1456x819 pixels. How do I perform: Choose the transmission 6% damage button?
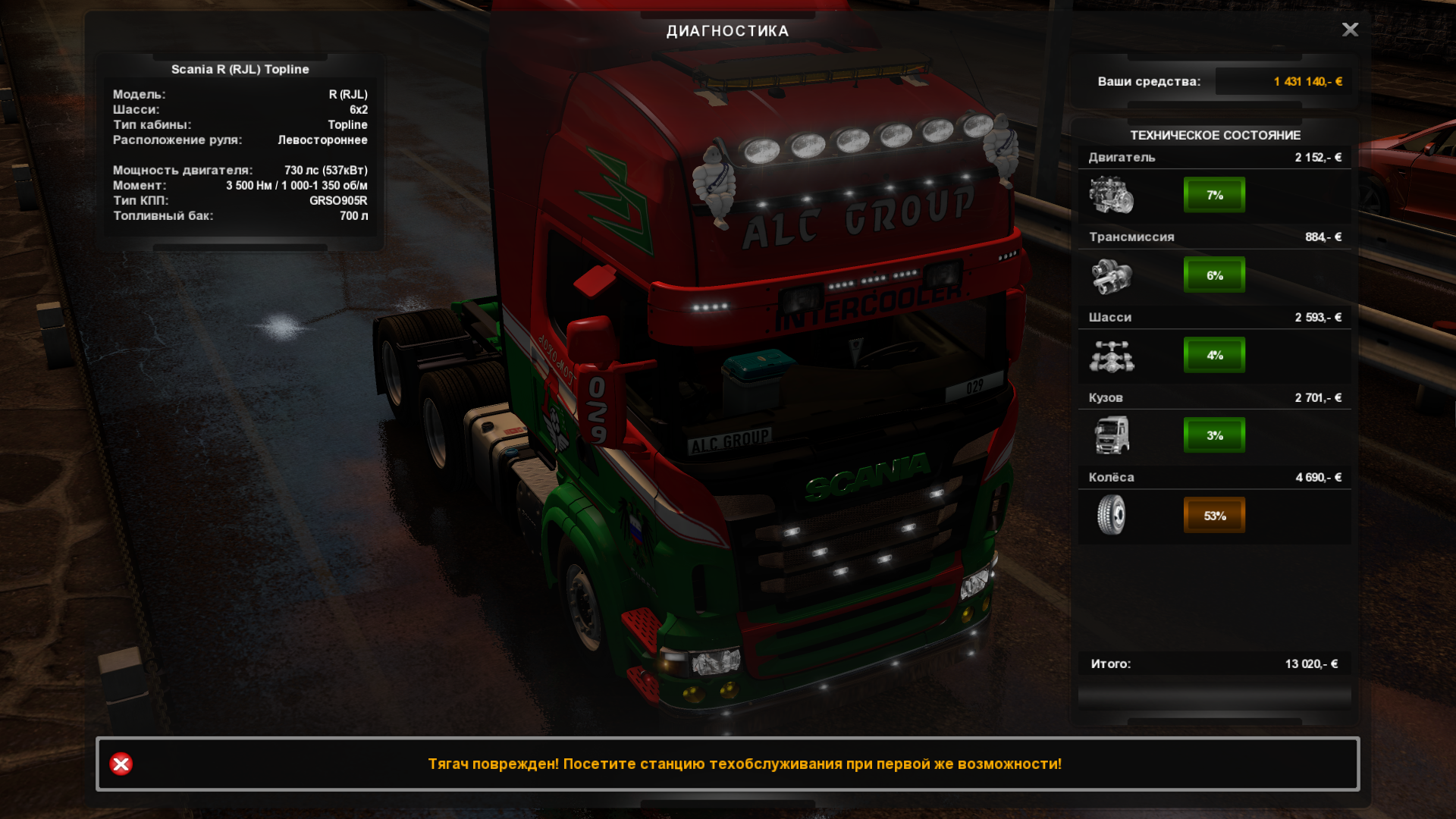tap(1214, 275)
